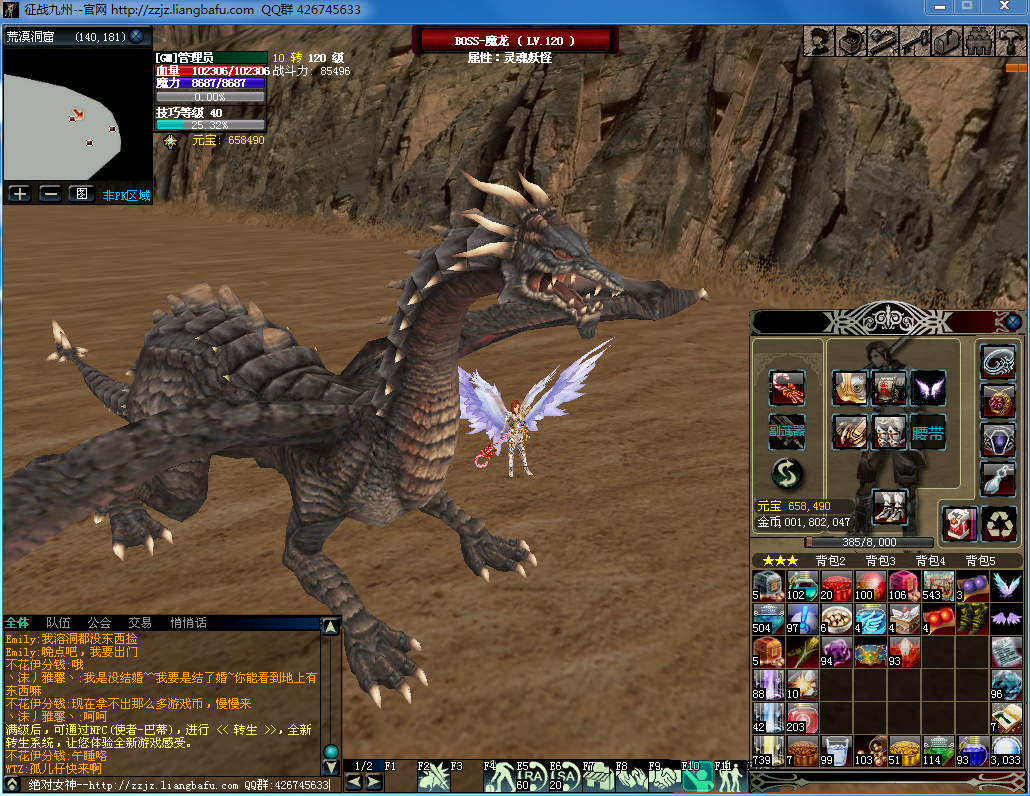The image size is (1030, 796).
Task: Open the world map via 图 button
Action: point(81,194)
